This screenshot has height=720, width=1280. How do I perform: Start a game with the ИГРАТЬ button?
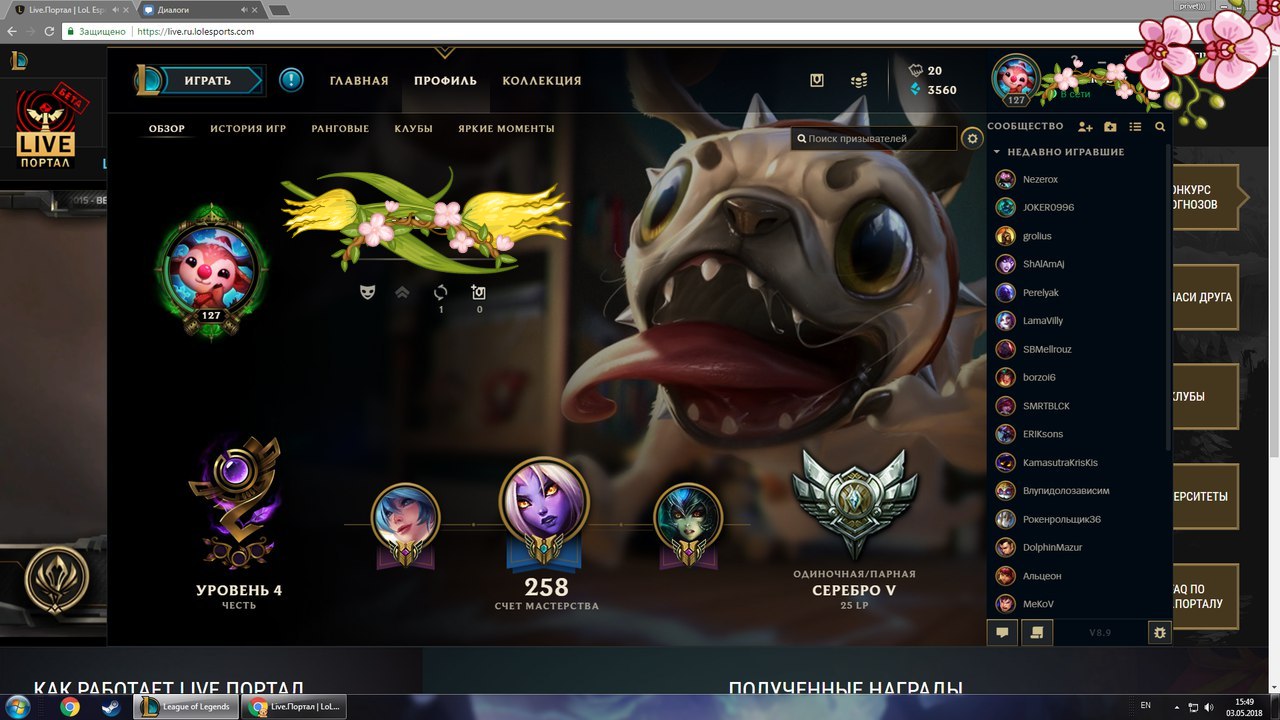pyautogui.click(x=208, y=81)
